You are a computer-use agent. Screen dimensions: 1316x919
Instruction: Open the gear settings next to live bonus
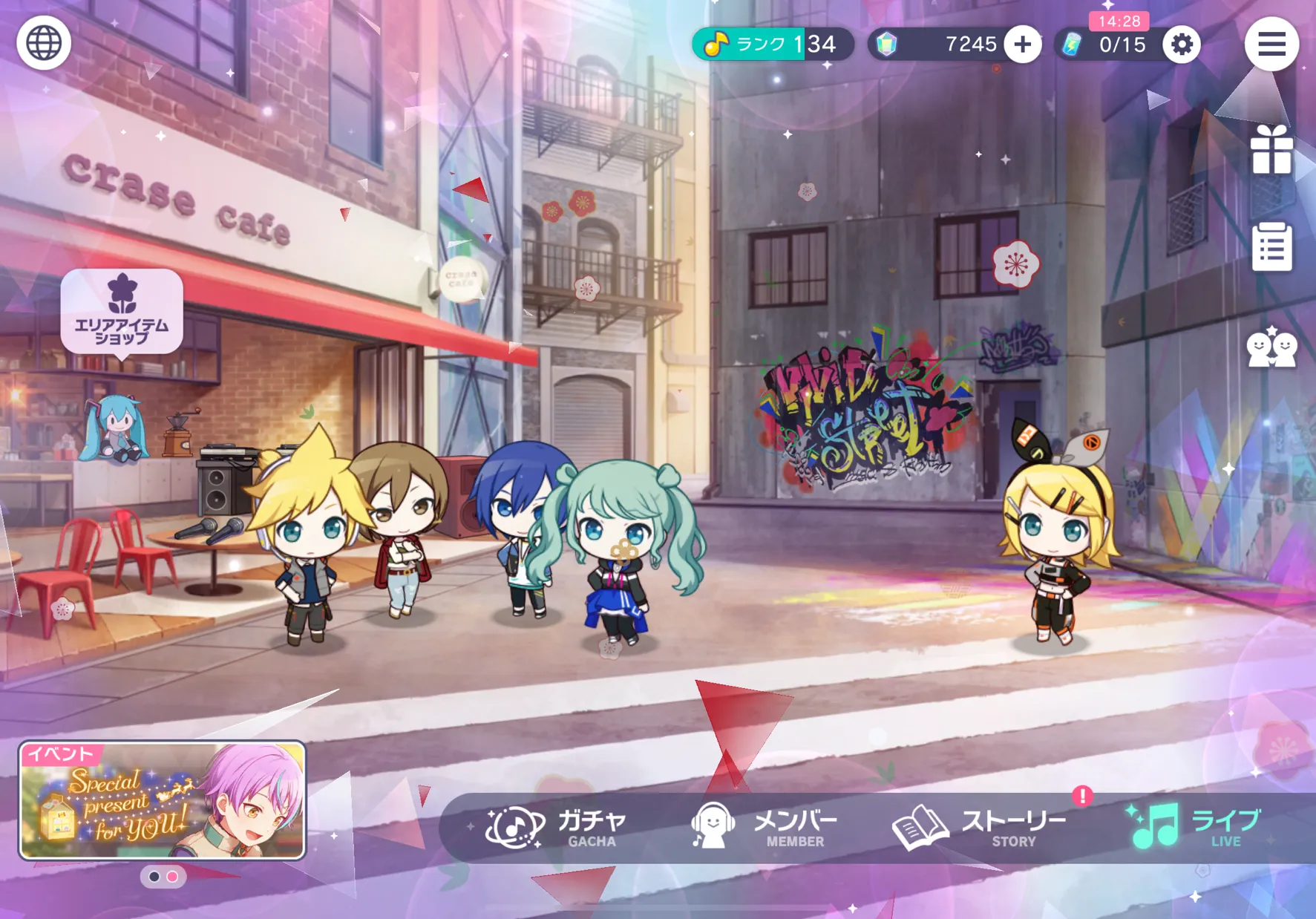1181,45
